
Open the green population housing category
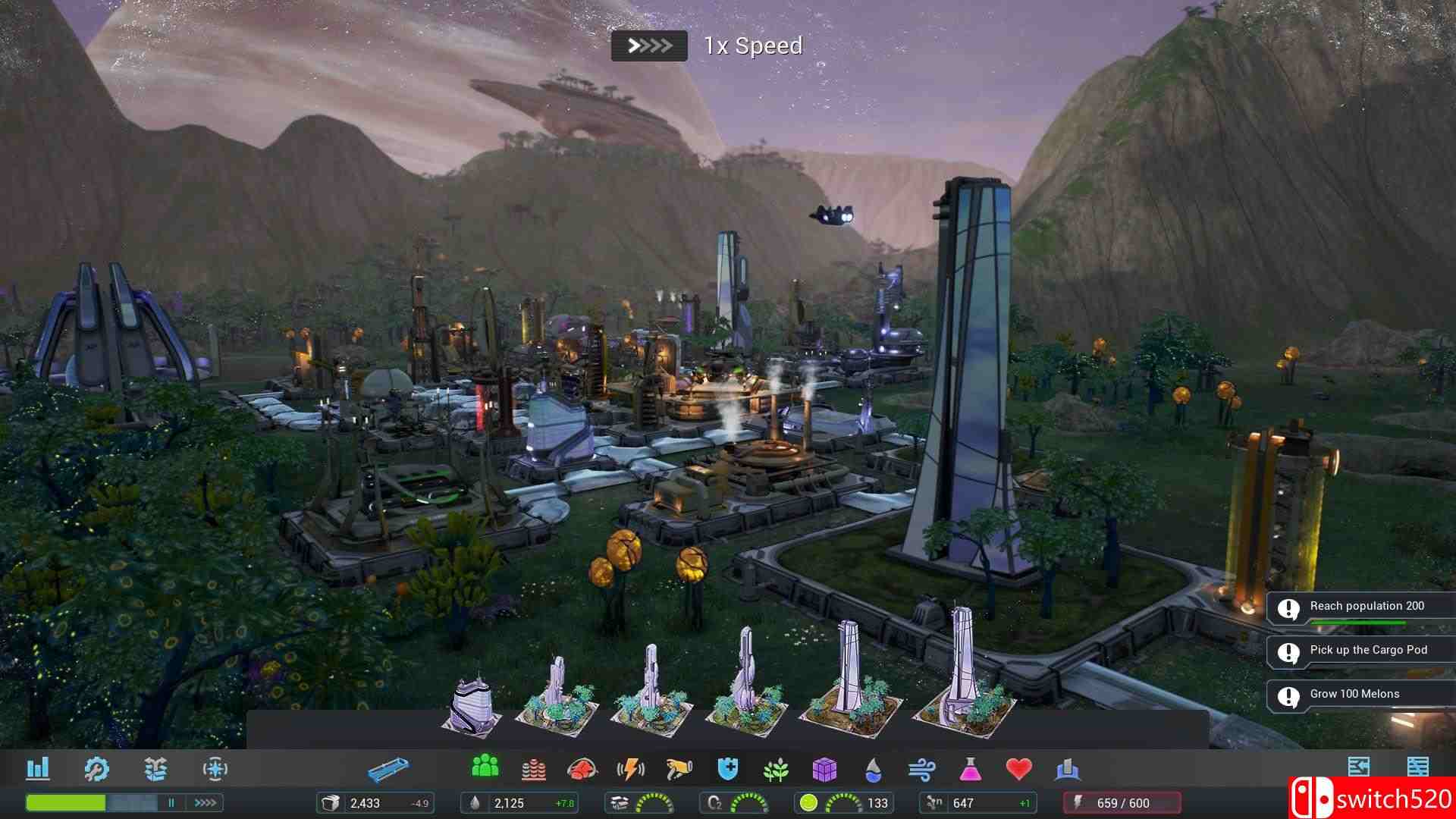point(485,767)
